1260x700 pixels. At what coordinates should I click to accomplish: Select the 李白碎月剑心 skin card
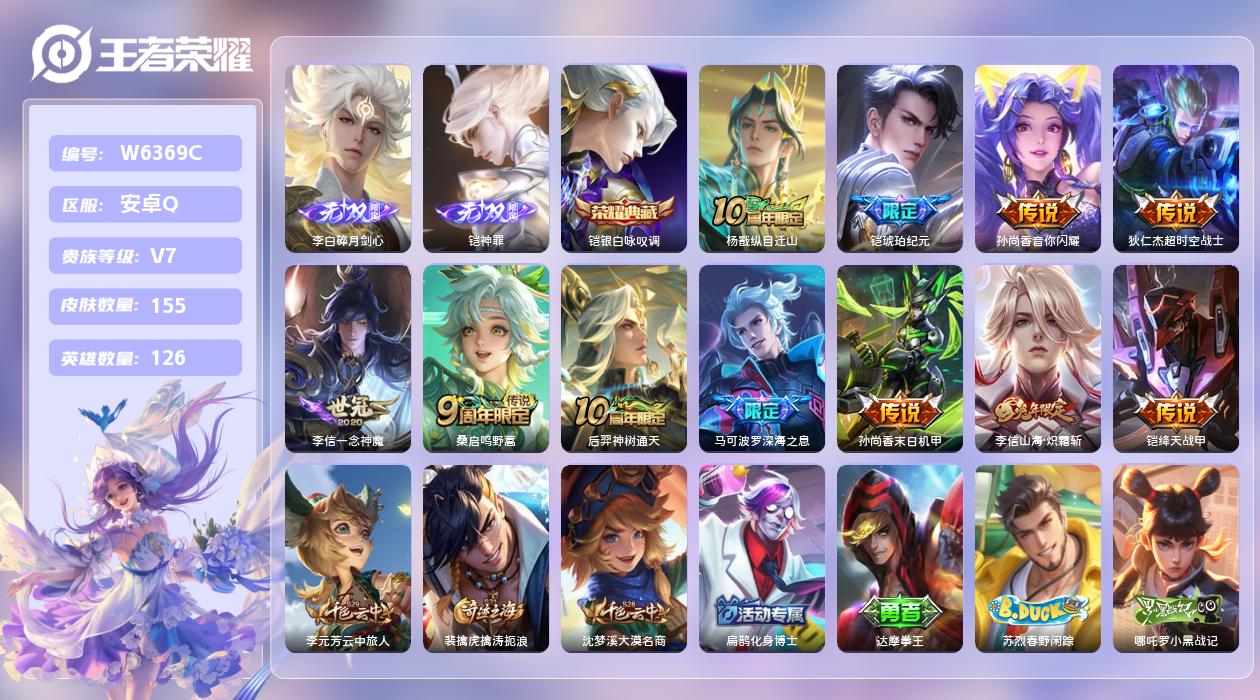pos(348,158)
